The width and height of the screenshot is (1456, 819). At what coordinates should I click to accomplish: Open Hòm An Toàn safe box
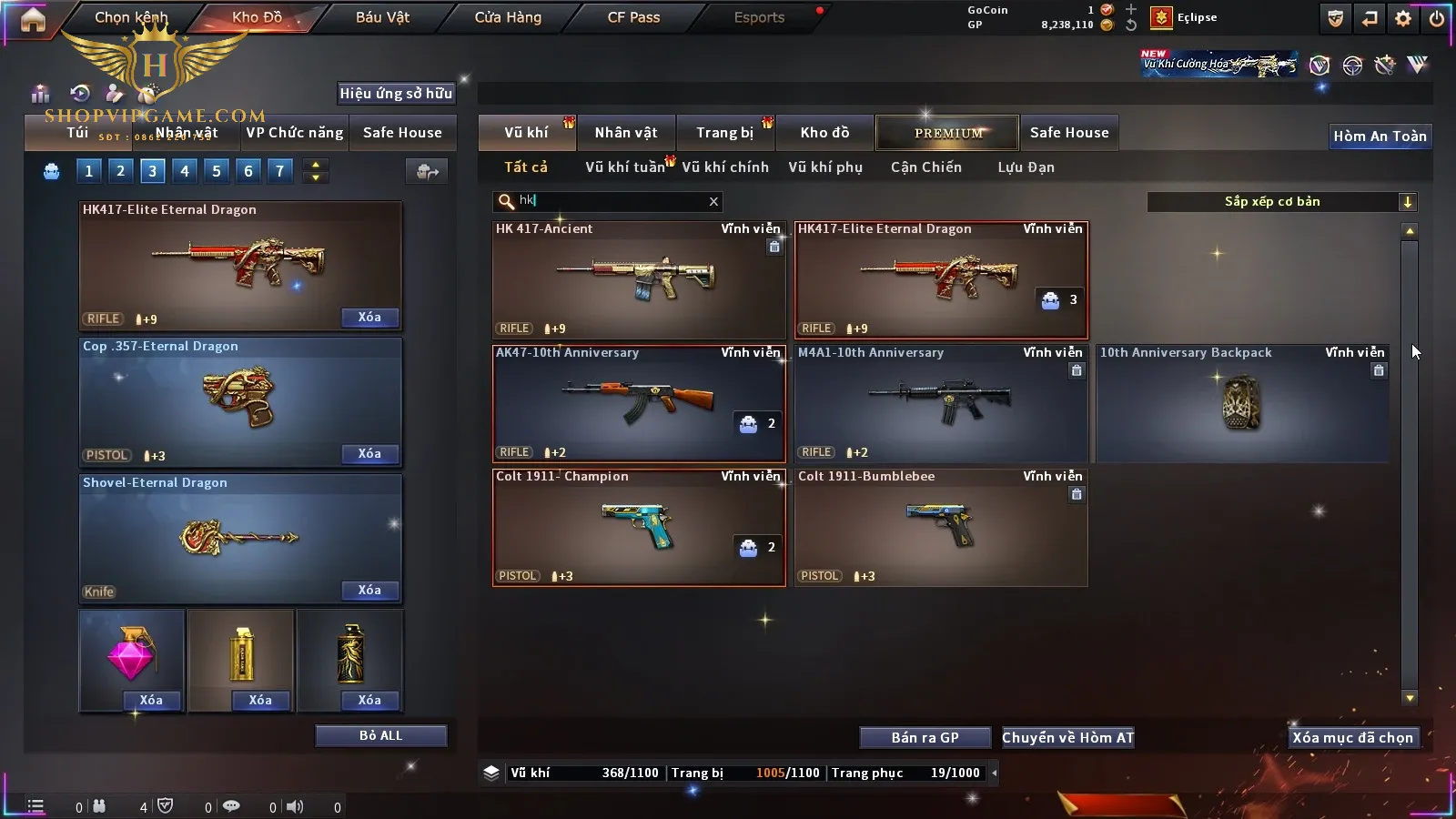tap(1380, 136)
